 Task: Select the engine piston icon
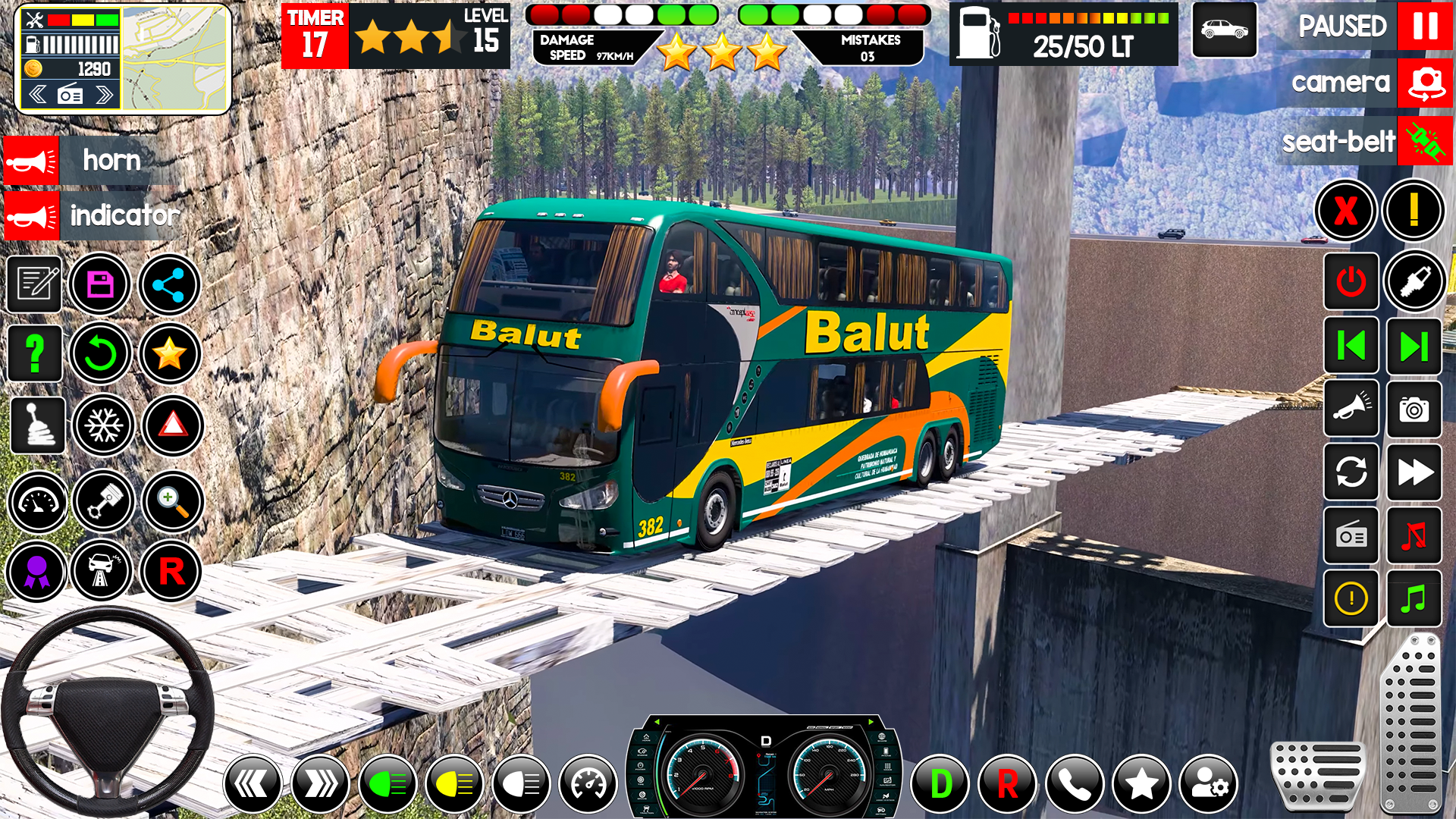click(x=104, y=500)
